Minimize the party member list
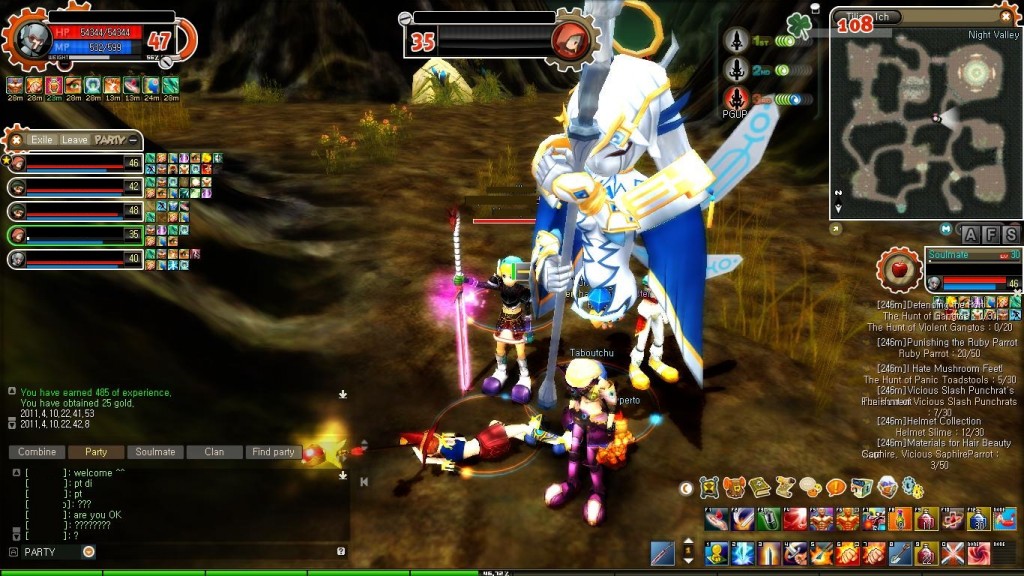The width and height of the screenshot is (1024, 576). (133, 140)
